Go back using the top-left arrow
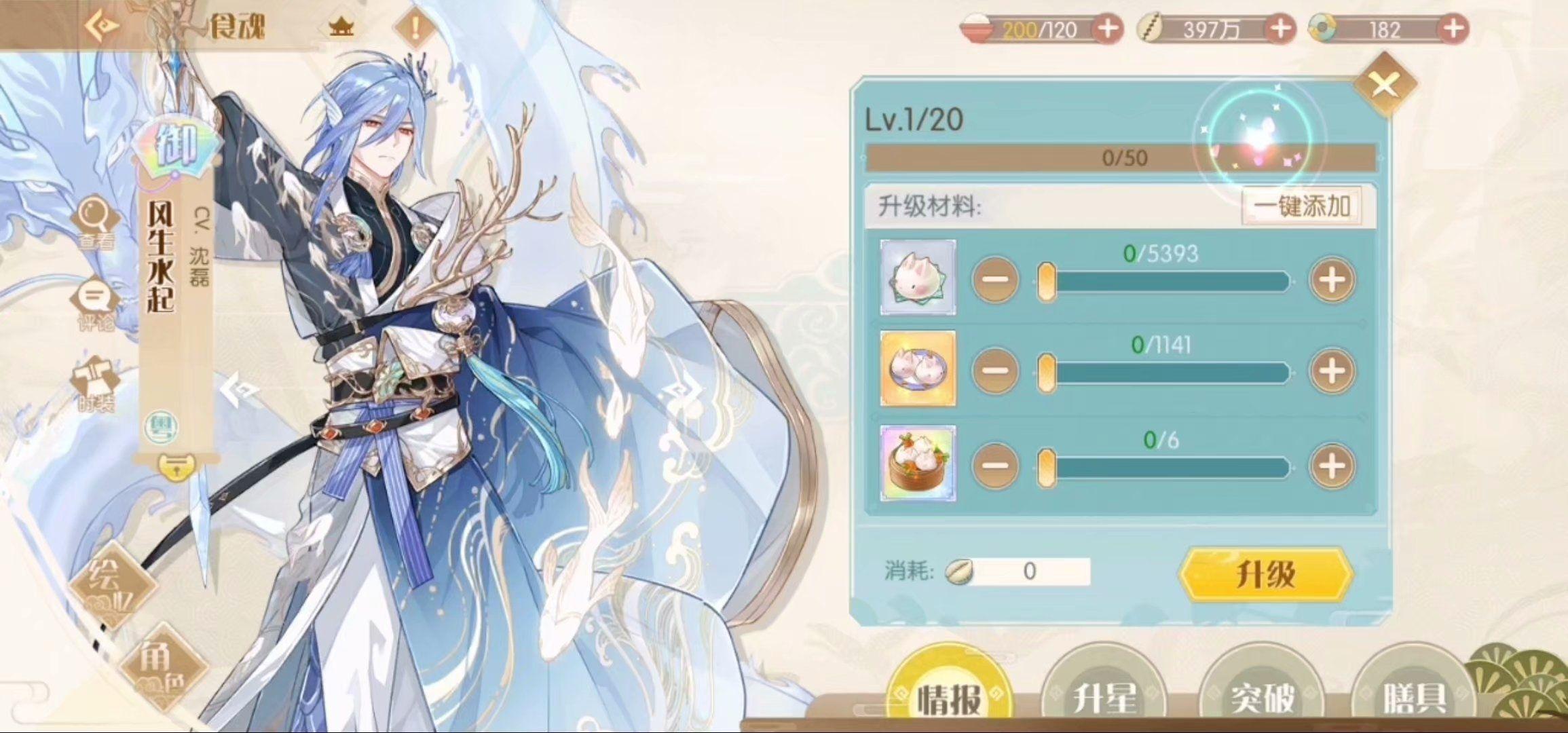 102,26
